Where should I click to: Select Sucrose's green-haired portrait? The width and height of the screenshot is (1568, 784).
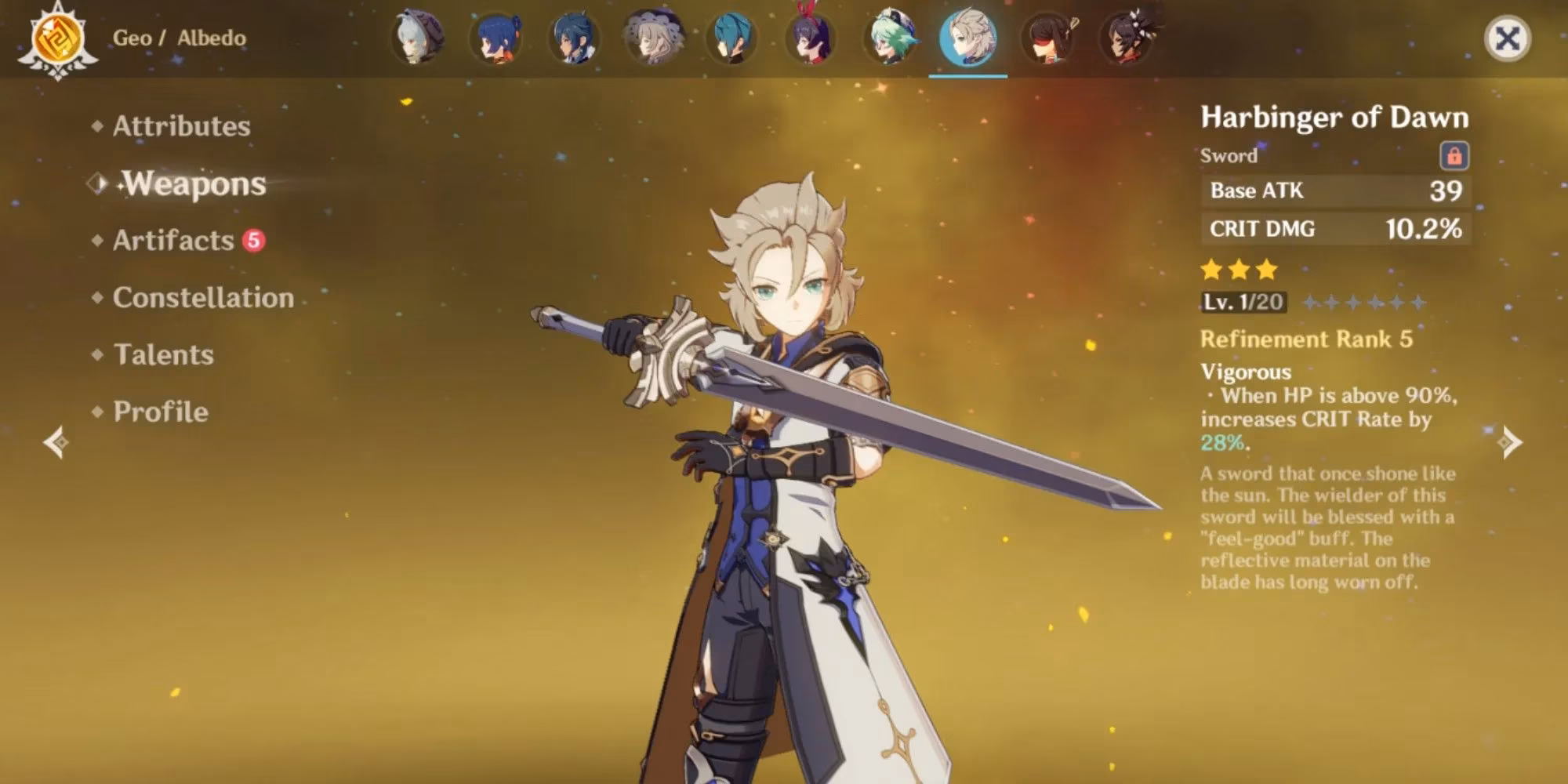[x=891, y=38]
